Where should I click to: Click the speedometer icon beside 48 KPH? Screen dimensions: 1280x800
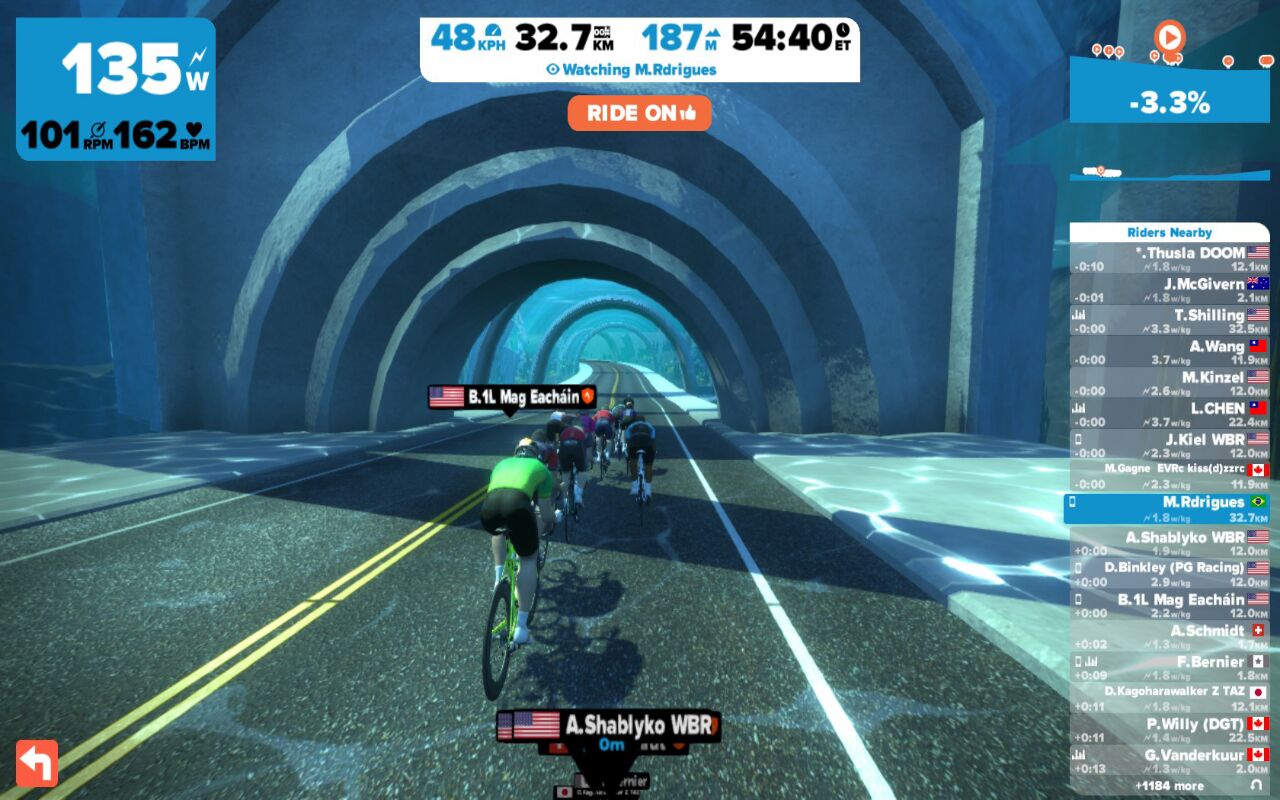pyautogui.click(x=493, y=31)
